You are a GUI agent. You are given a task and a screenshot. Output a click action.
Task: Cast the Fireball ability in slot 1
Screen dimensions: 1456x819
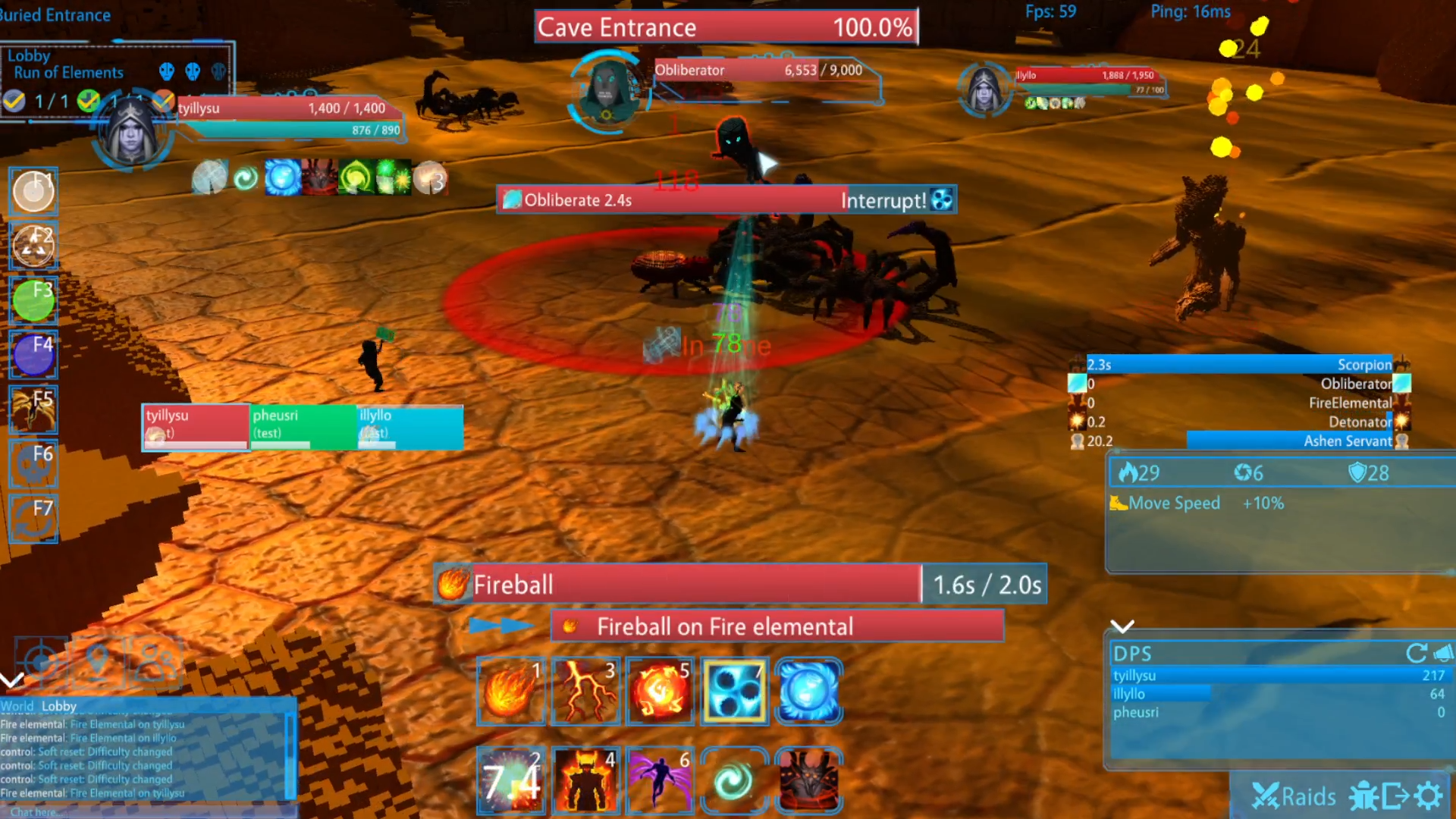click(511, 691)
